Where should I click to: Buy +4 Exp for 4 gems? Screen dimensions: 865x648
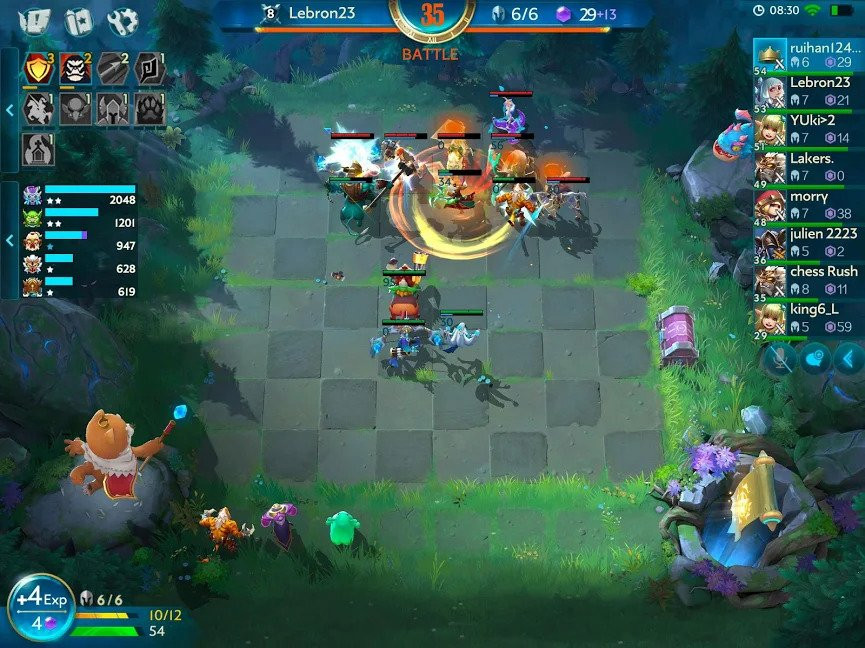point(40,608)
